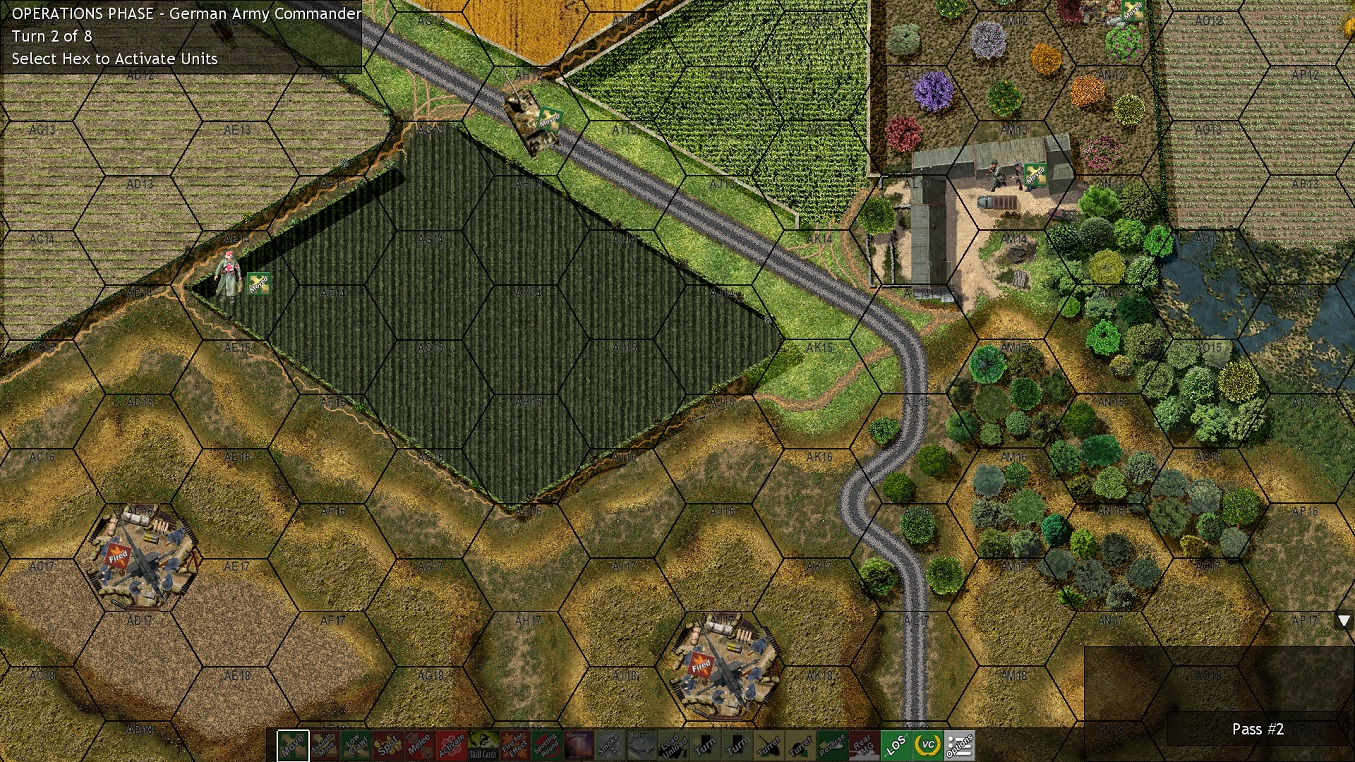
Task: Open the Options menu
Action: (x=958, y=745)
